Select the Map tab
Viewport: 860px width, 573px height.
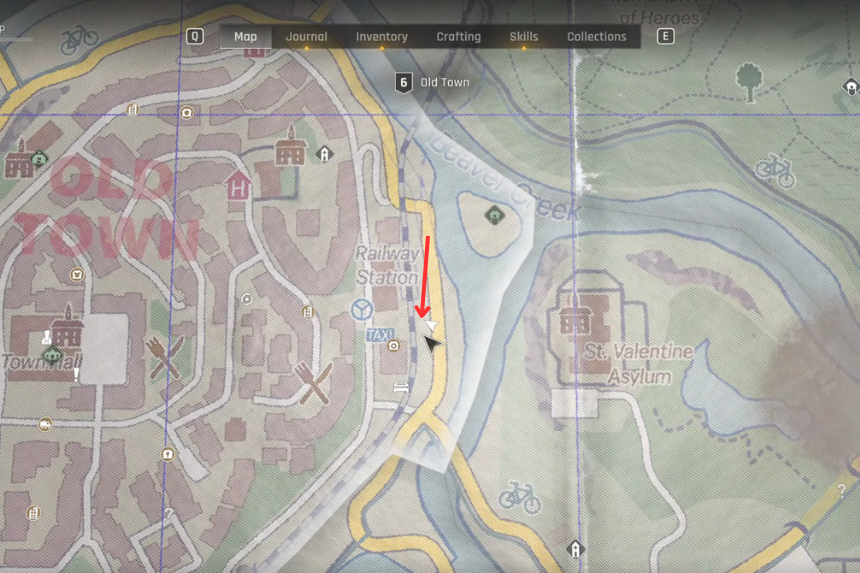[245, 37]
